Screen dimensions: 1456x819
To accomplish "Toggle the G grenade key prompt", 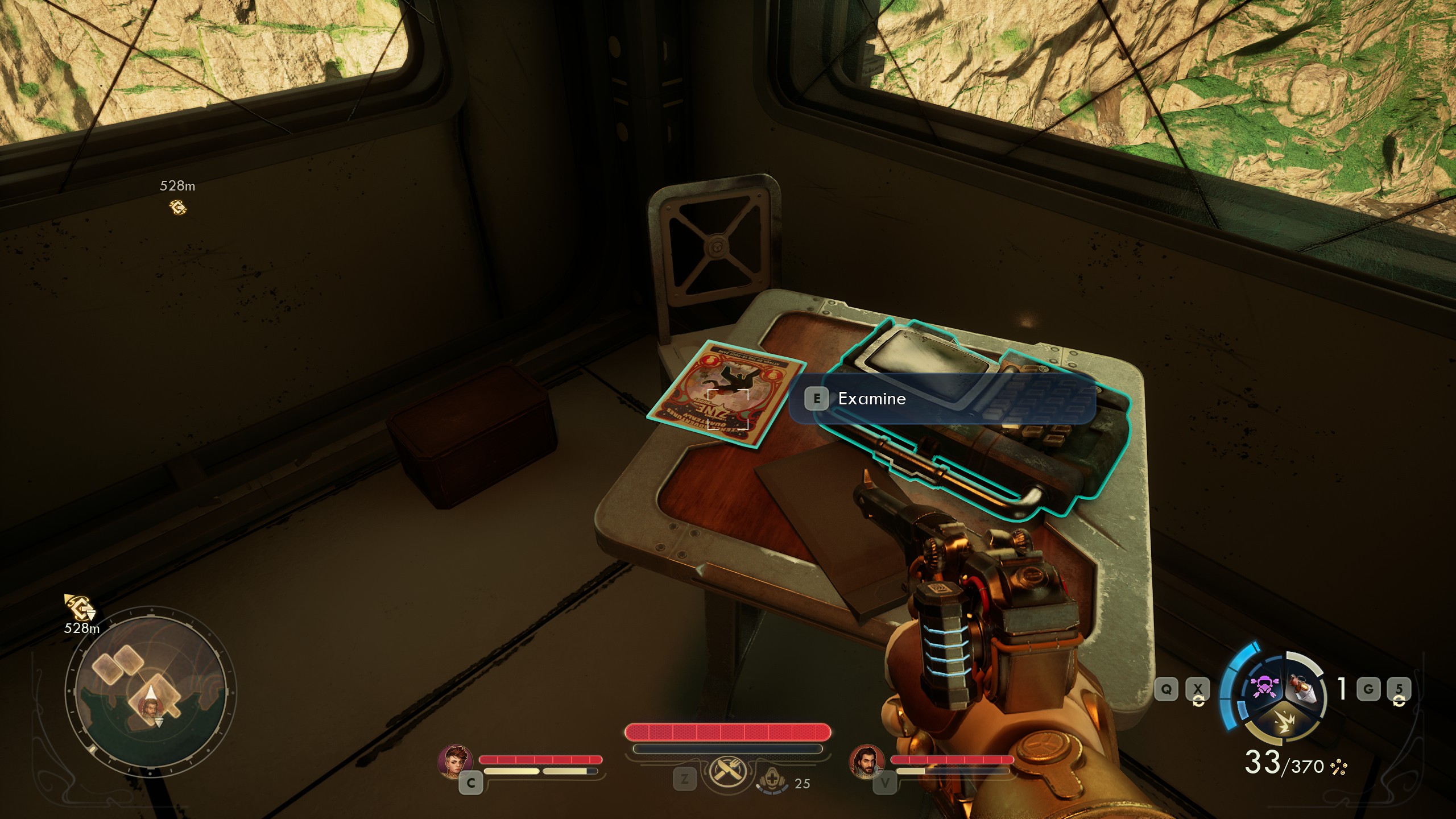I will (1367, 690).
